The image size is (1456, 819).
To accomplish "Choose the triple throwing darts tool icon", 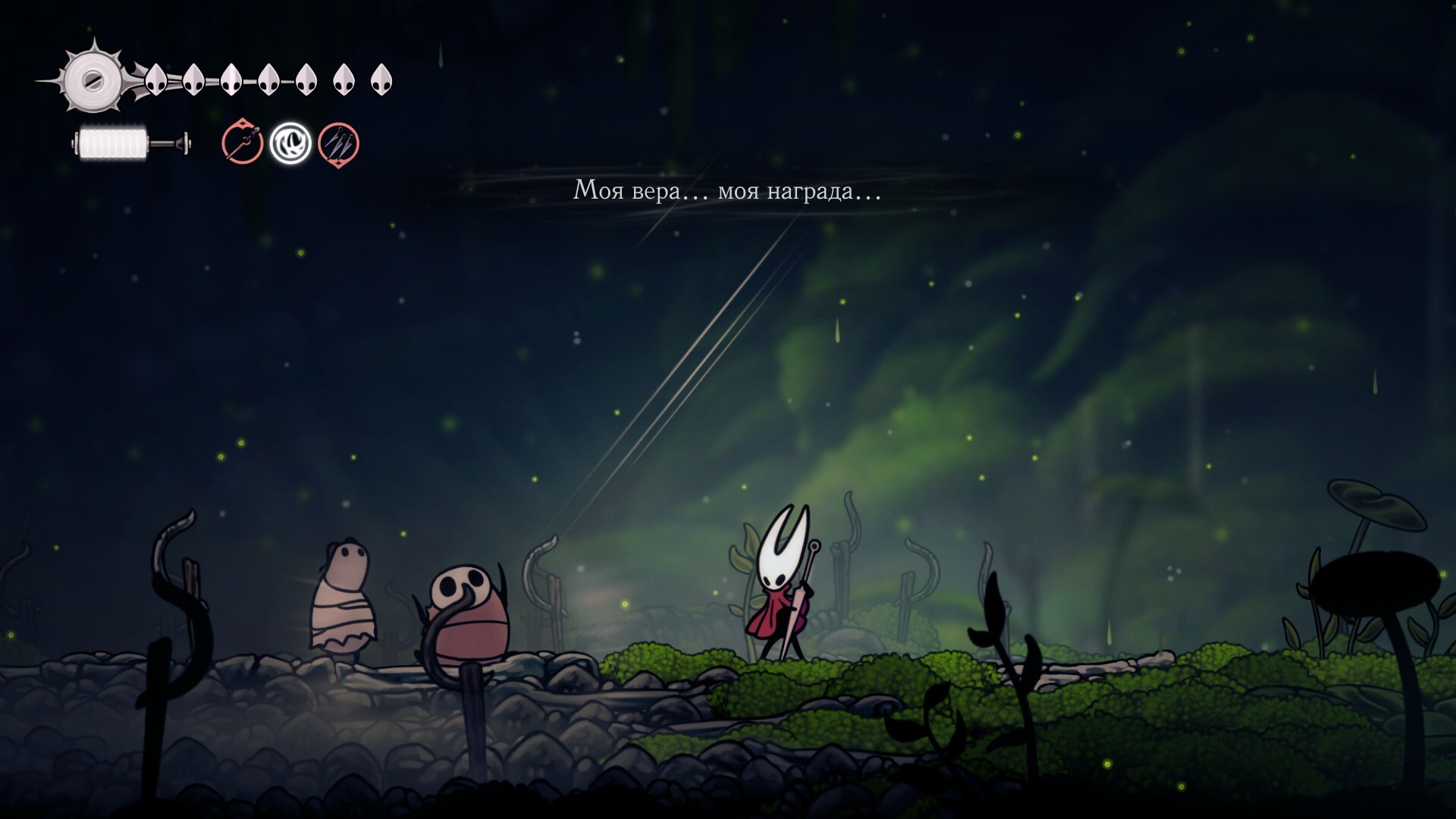I will [338, 143].
